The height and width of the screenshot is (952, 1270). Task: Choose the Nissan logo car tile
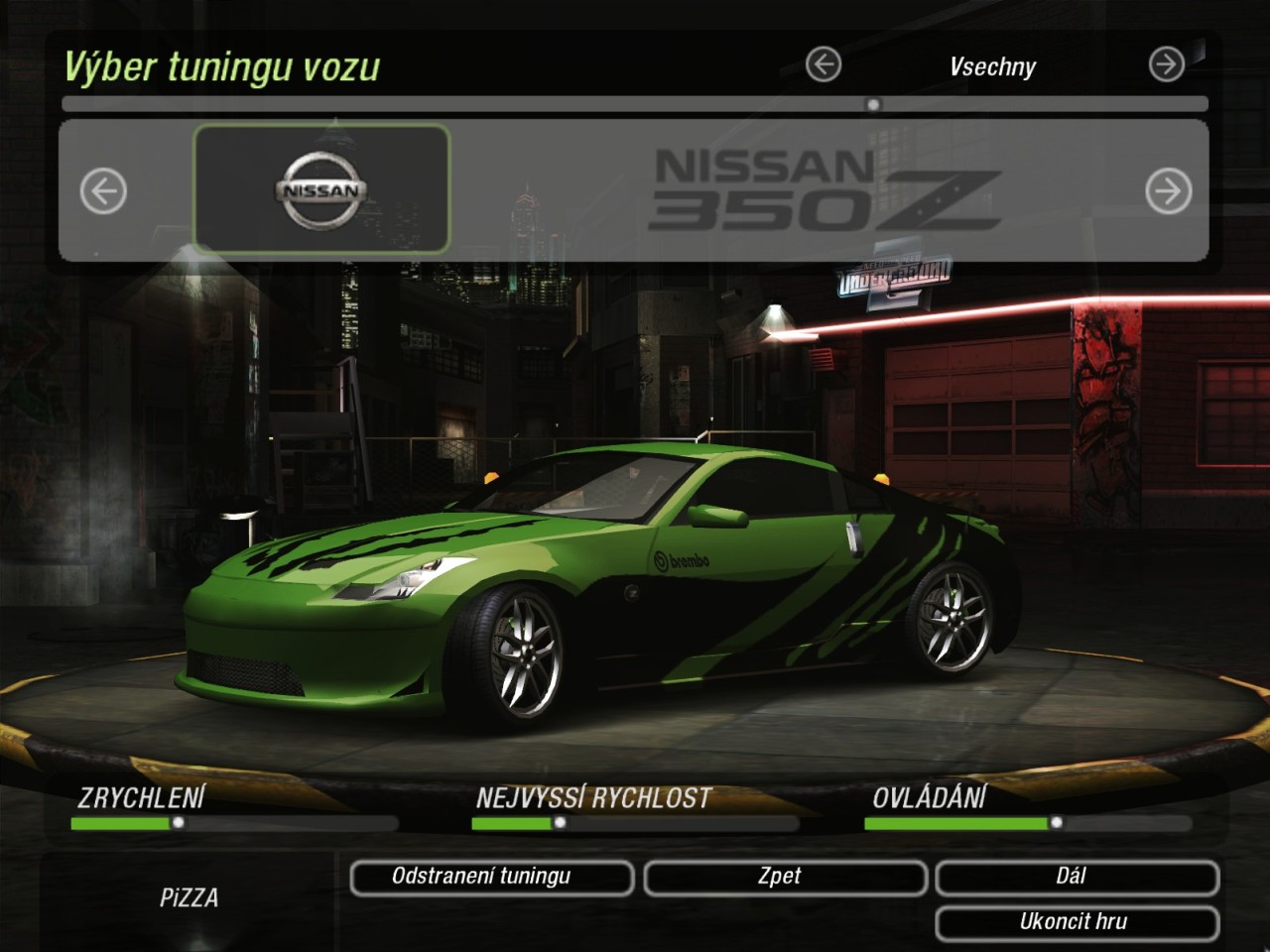click(x=321, y=188)
